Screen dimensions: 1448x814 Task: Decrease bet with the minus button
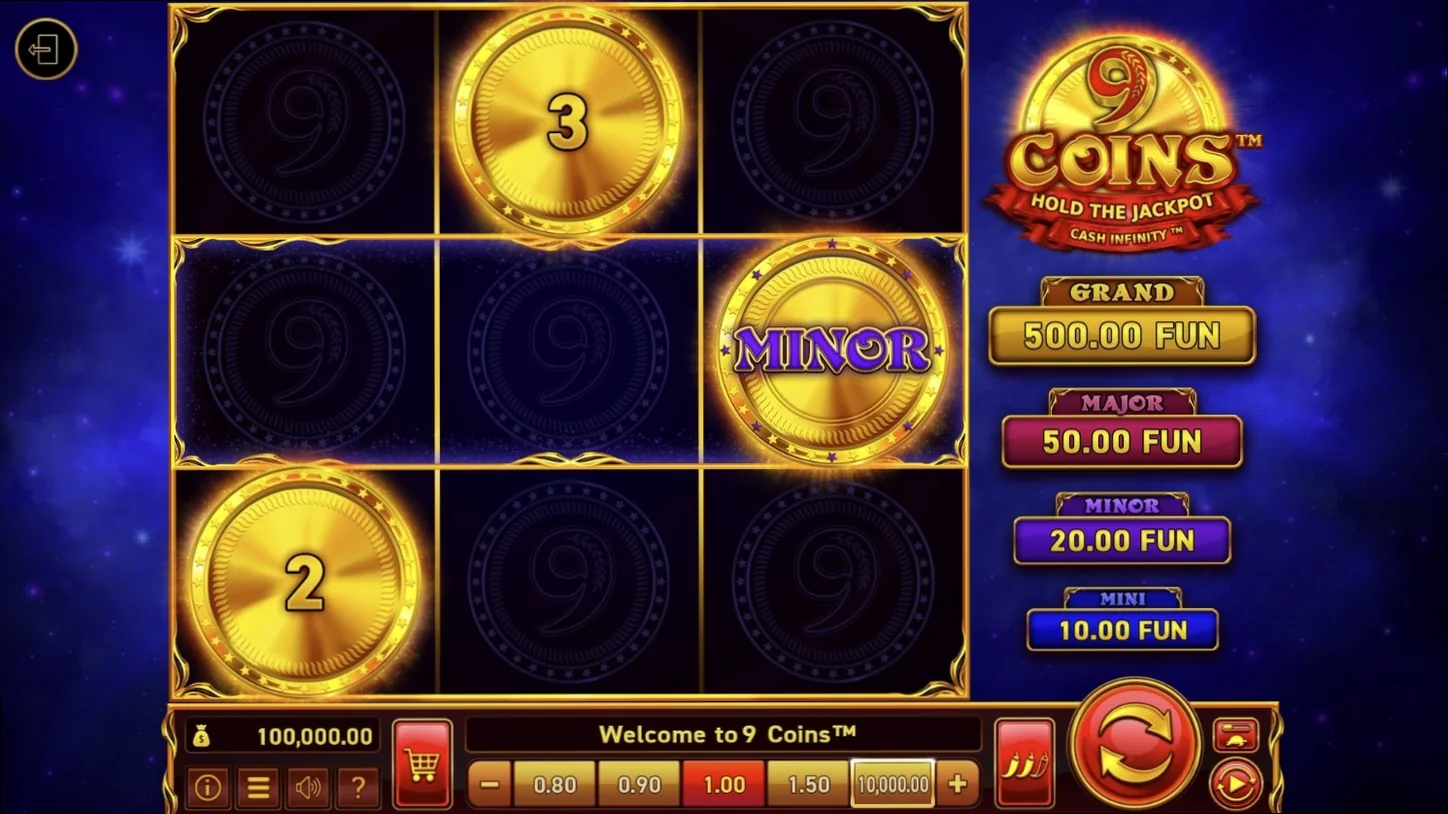[x=490, y=785]
